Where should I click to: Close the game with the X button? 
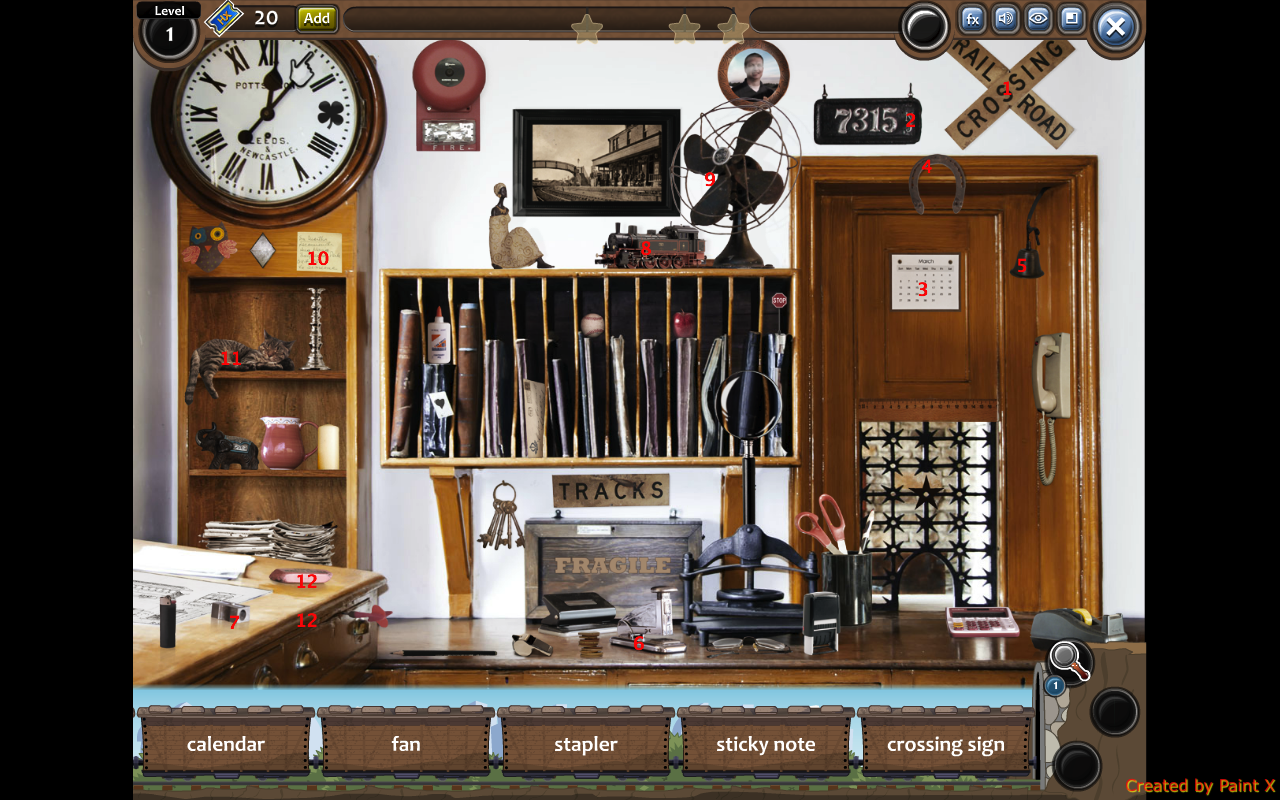[x=1115, y=27]
